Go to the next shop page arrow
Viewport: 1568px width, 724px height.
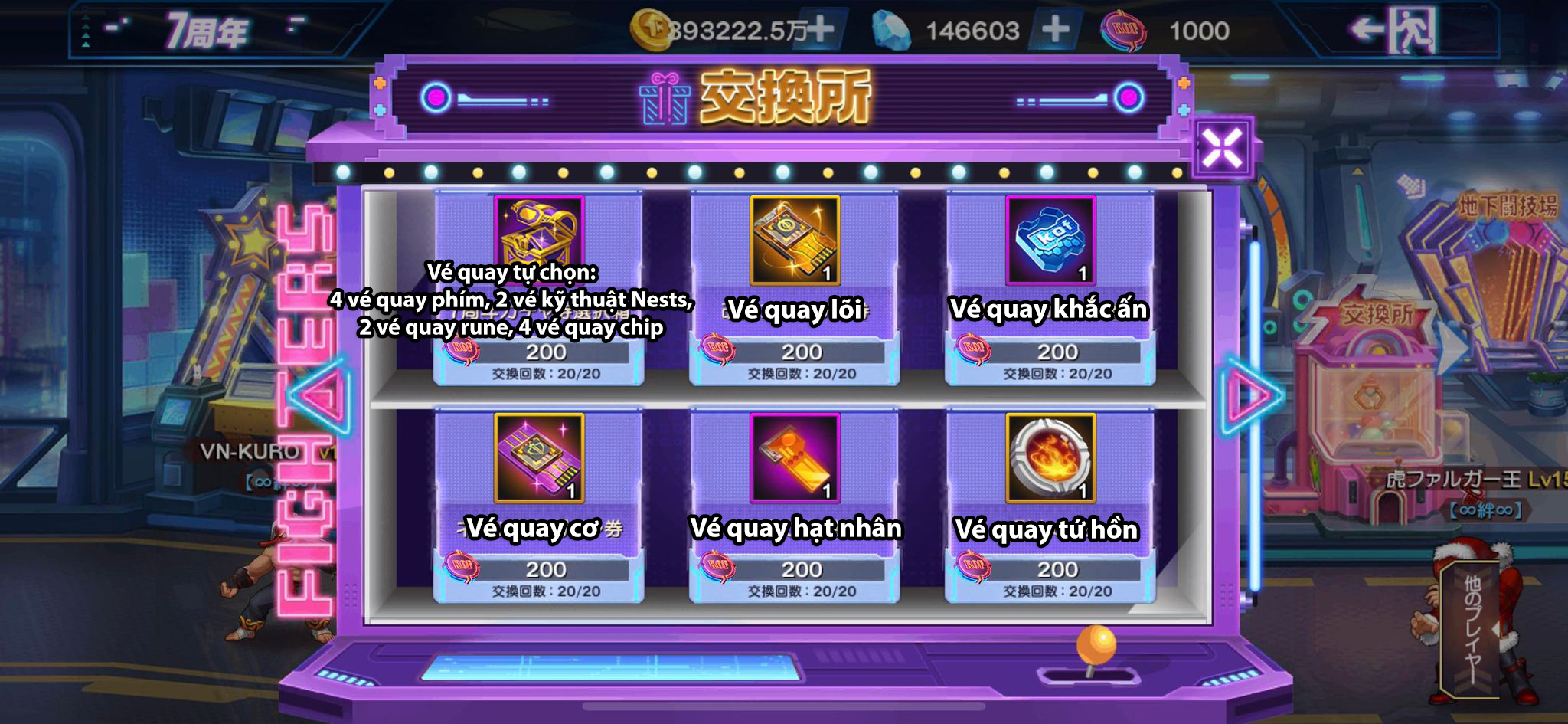coord(1251,395)
